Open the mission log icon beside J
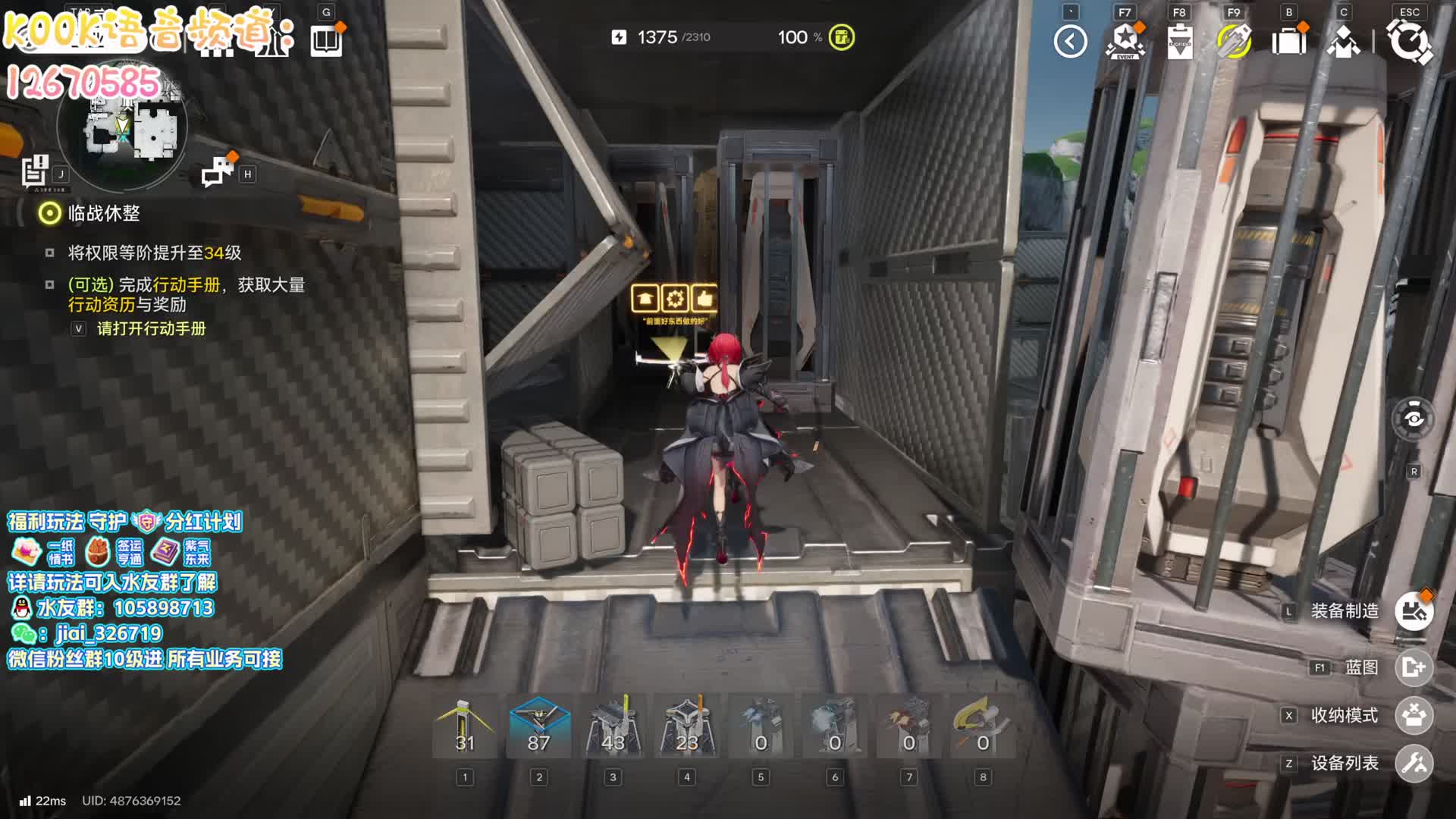This screenshot has height=819, width=1456. tap(35, 171)
